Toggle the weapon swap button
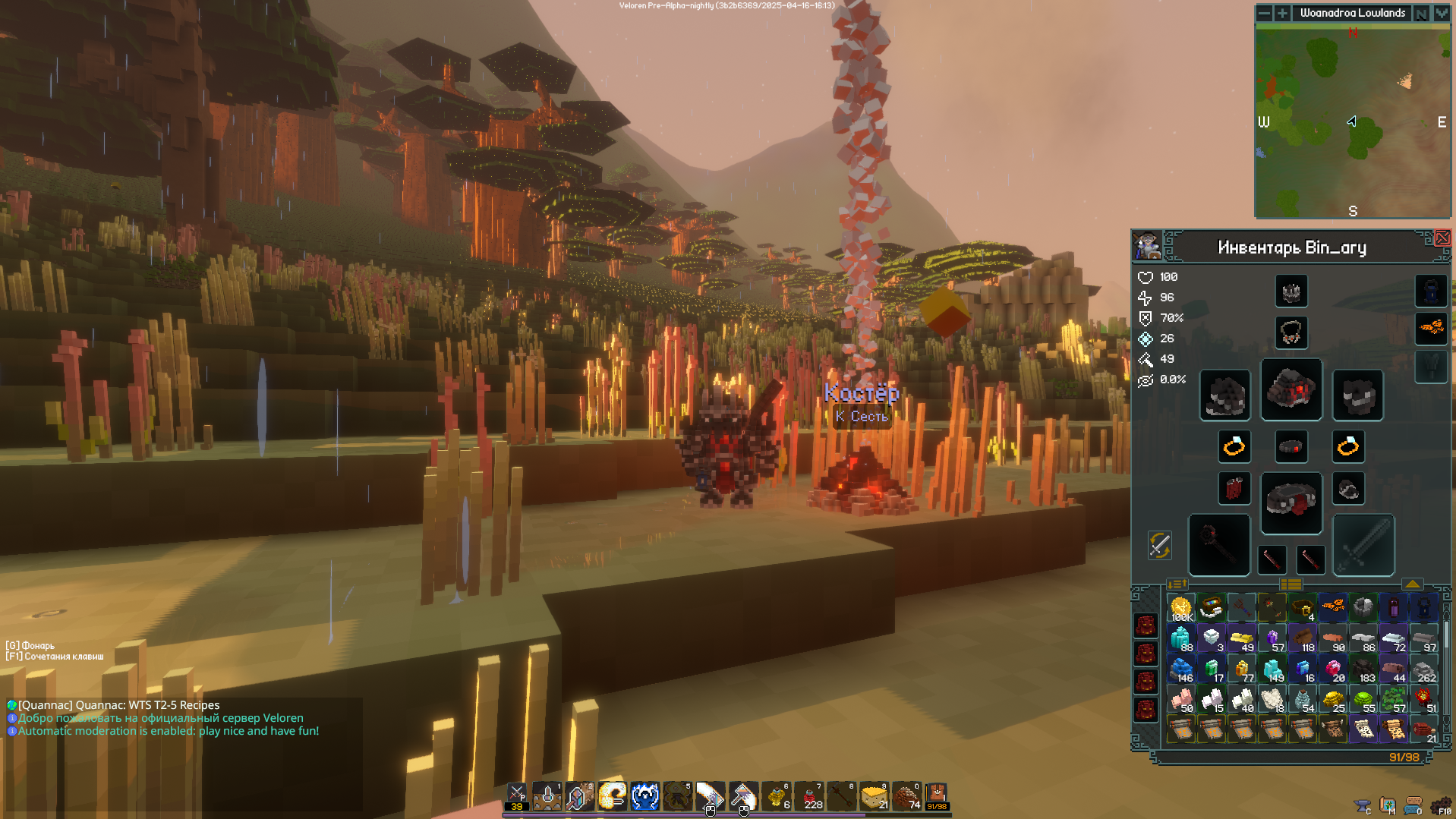 click(x=1159, y=545)
